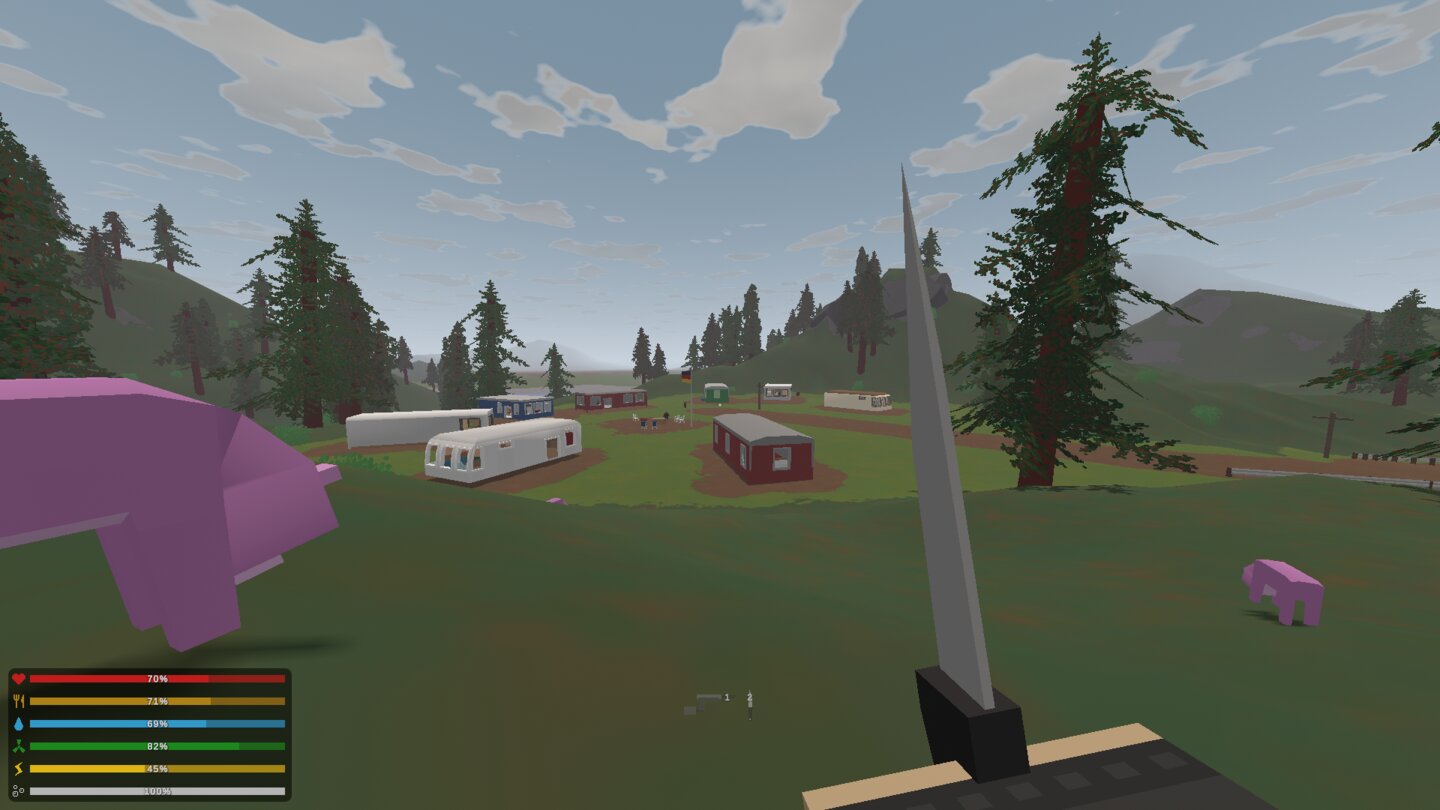Click the red heart health icon
This screenshot has height=810, width=1440.
(19, 678)
